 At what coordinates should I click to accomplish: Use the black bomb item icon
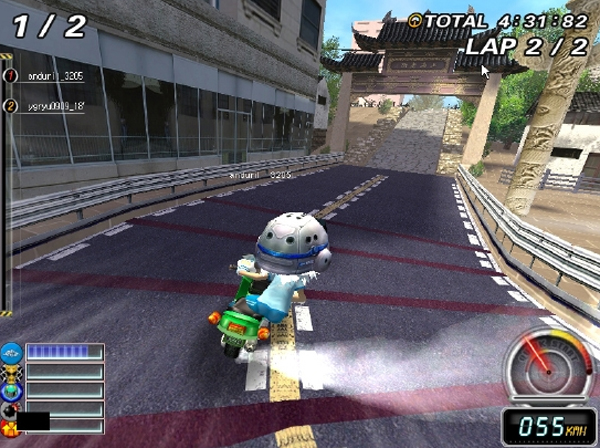pyautogui.click(x=11, y=408)
